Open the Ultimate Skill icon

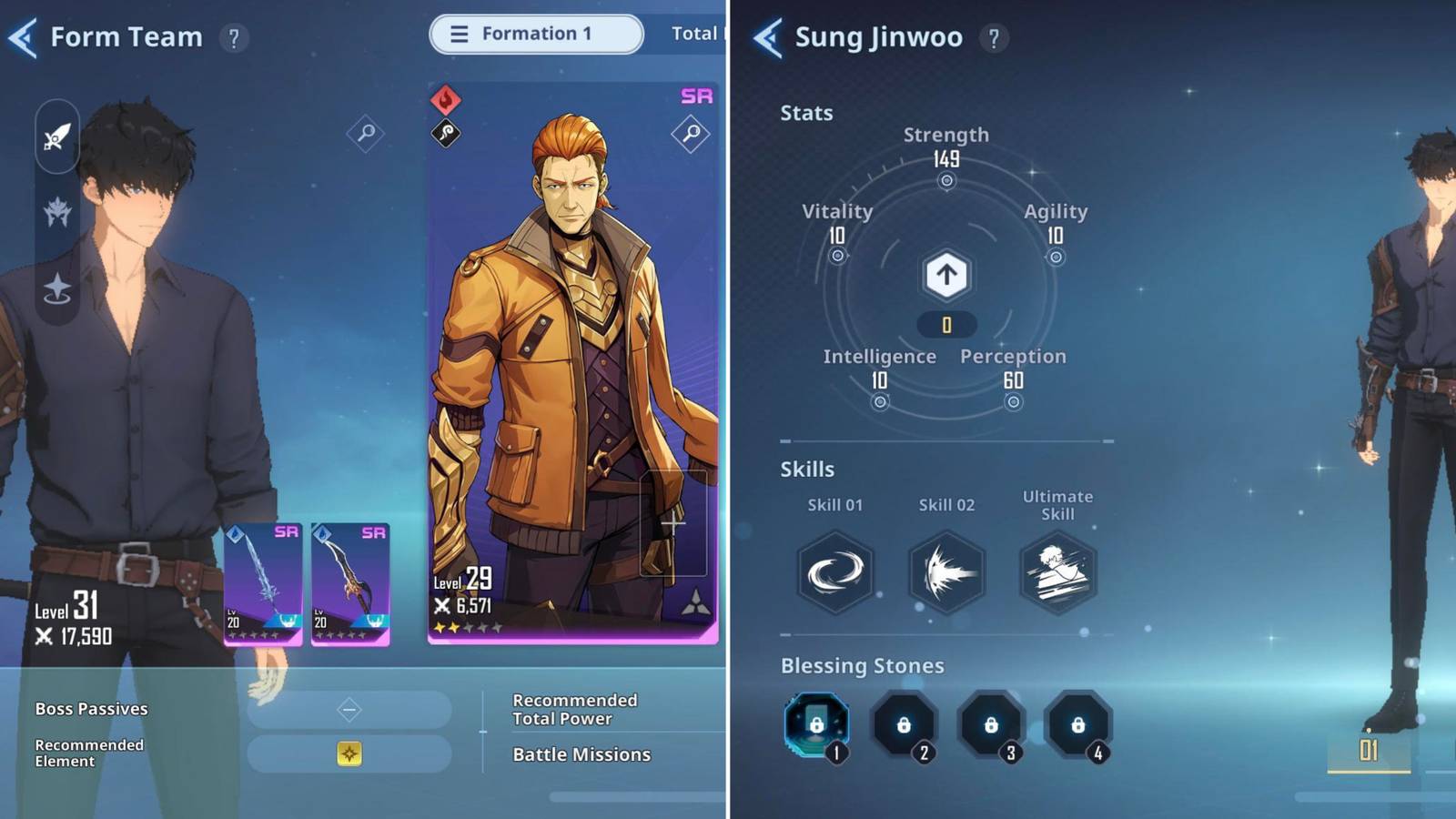coord(1057,571)
